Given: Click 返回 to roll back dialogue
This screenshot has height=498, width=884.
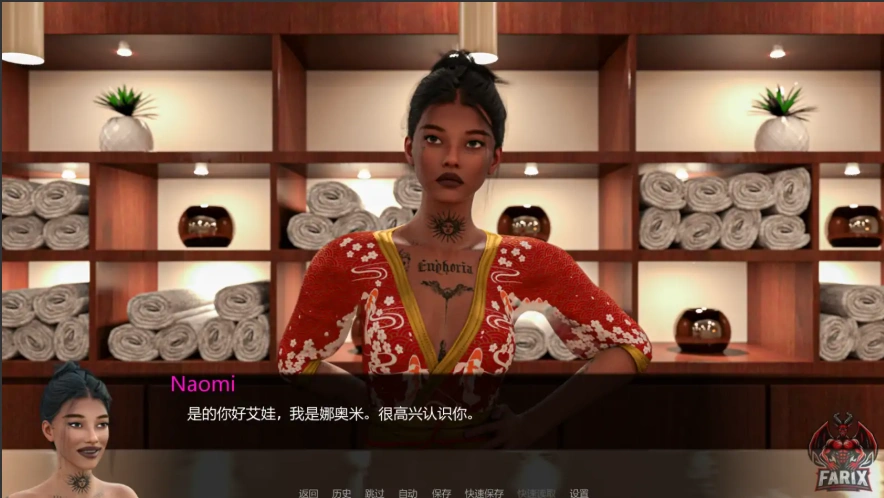Looking at the screenshot, I should tap(308, 492).
